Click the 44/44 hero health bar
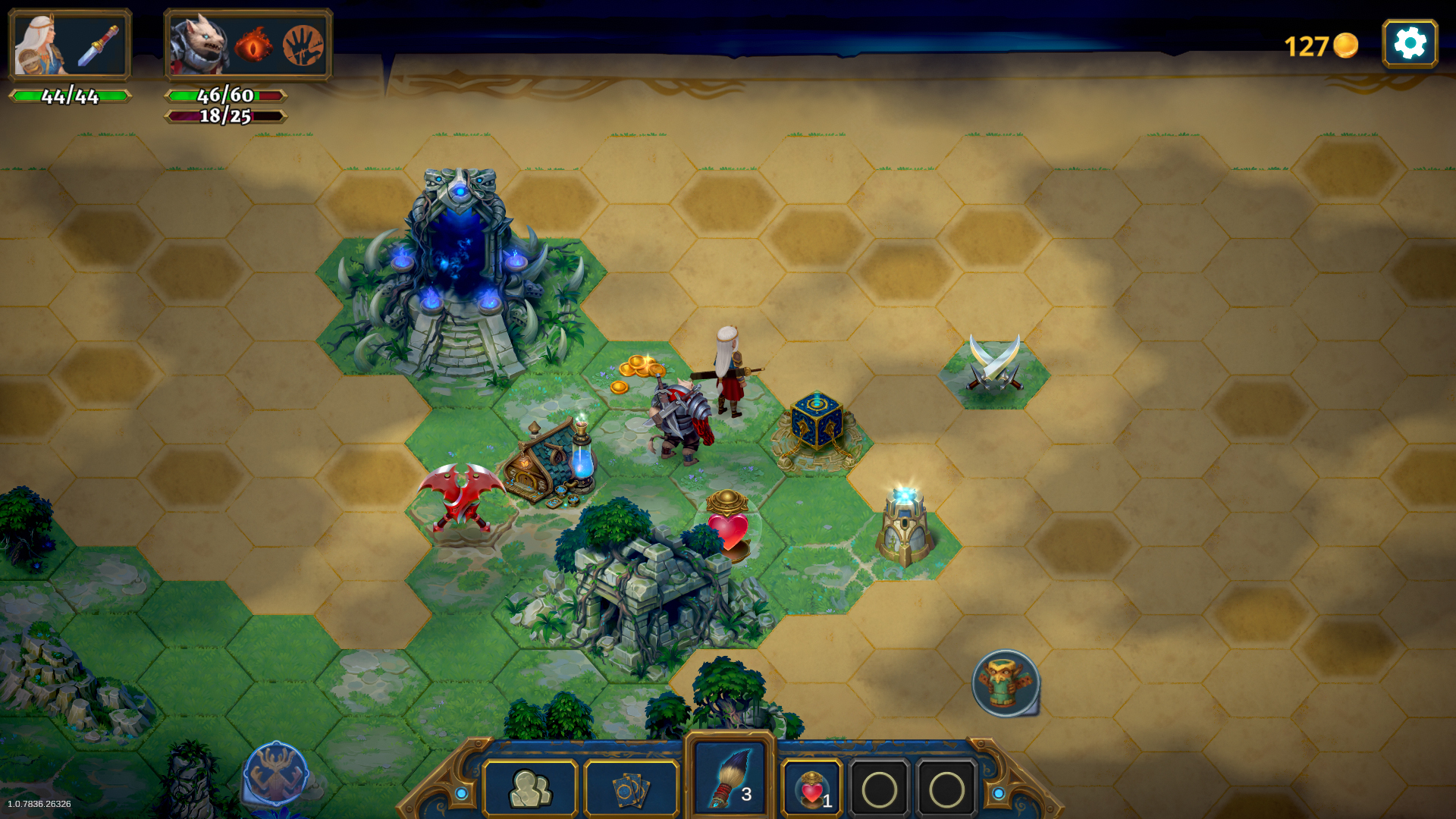Image resolution: width=1456 pixels, height=819 pixels. [70, 97]
